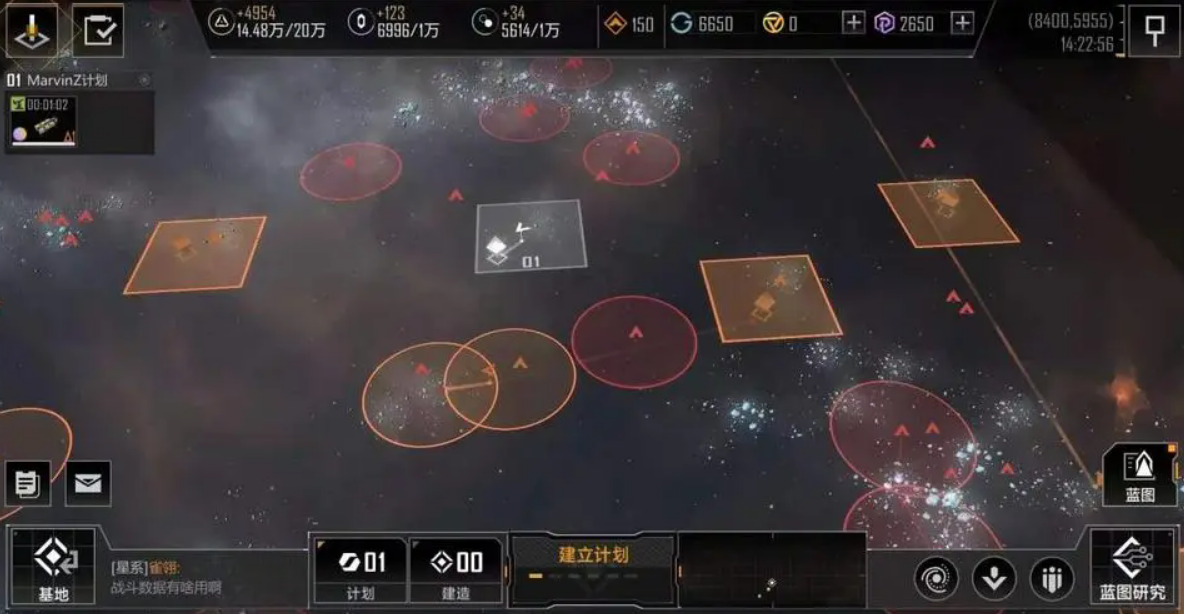Click the spiral galaxy icon button
1184x614 pixels.
(936, 578)
